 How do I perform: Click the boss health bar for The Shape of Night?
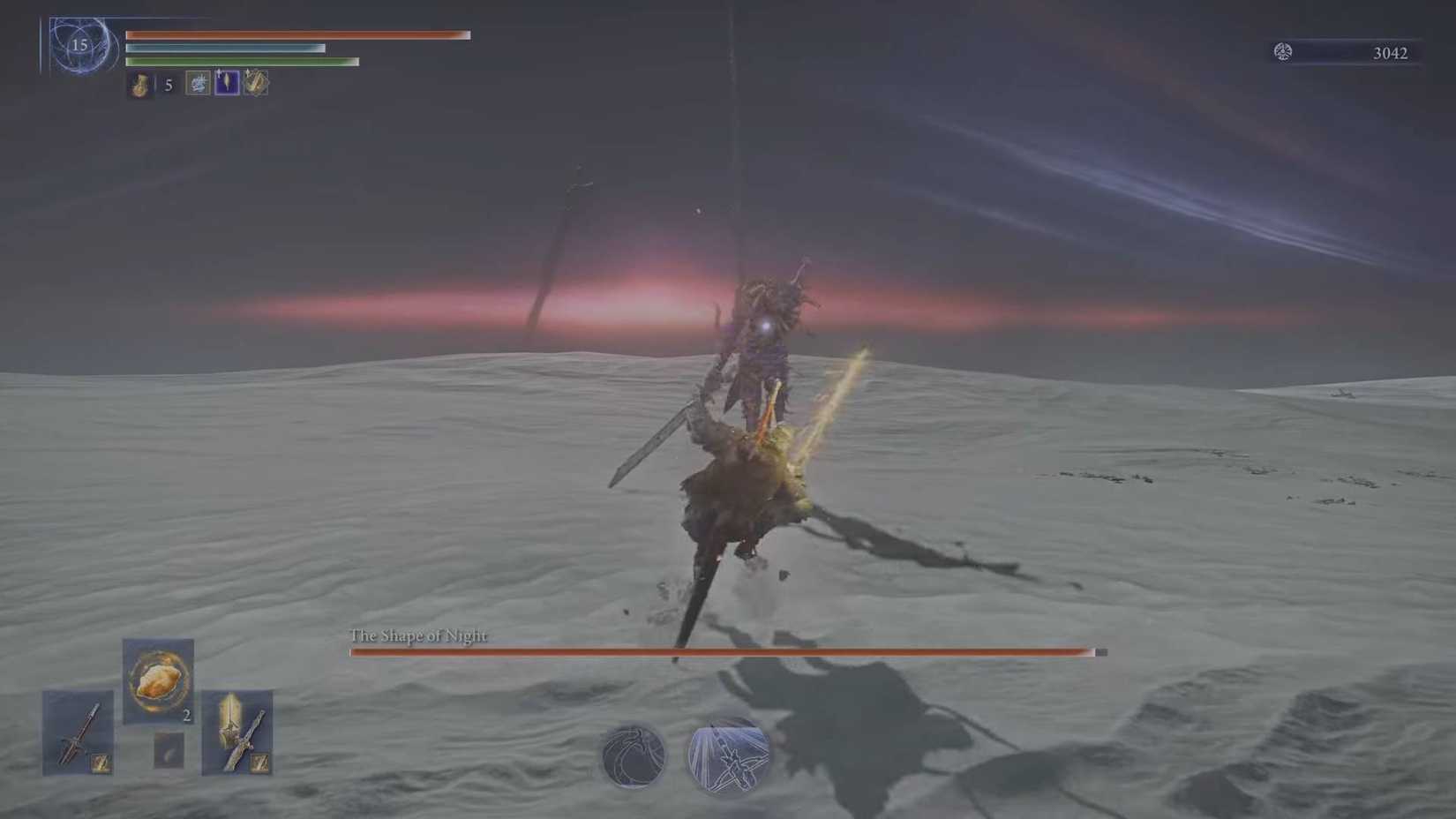tap(722, 652)
